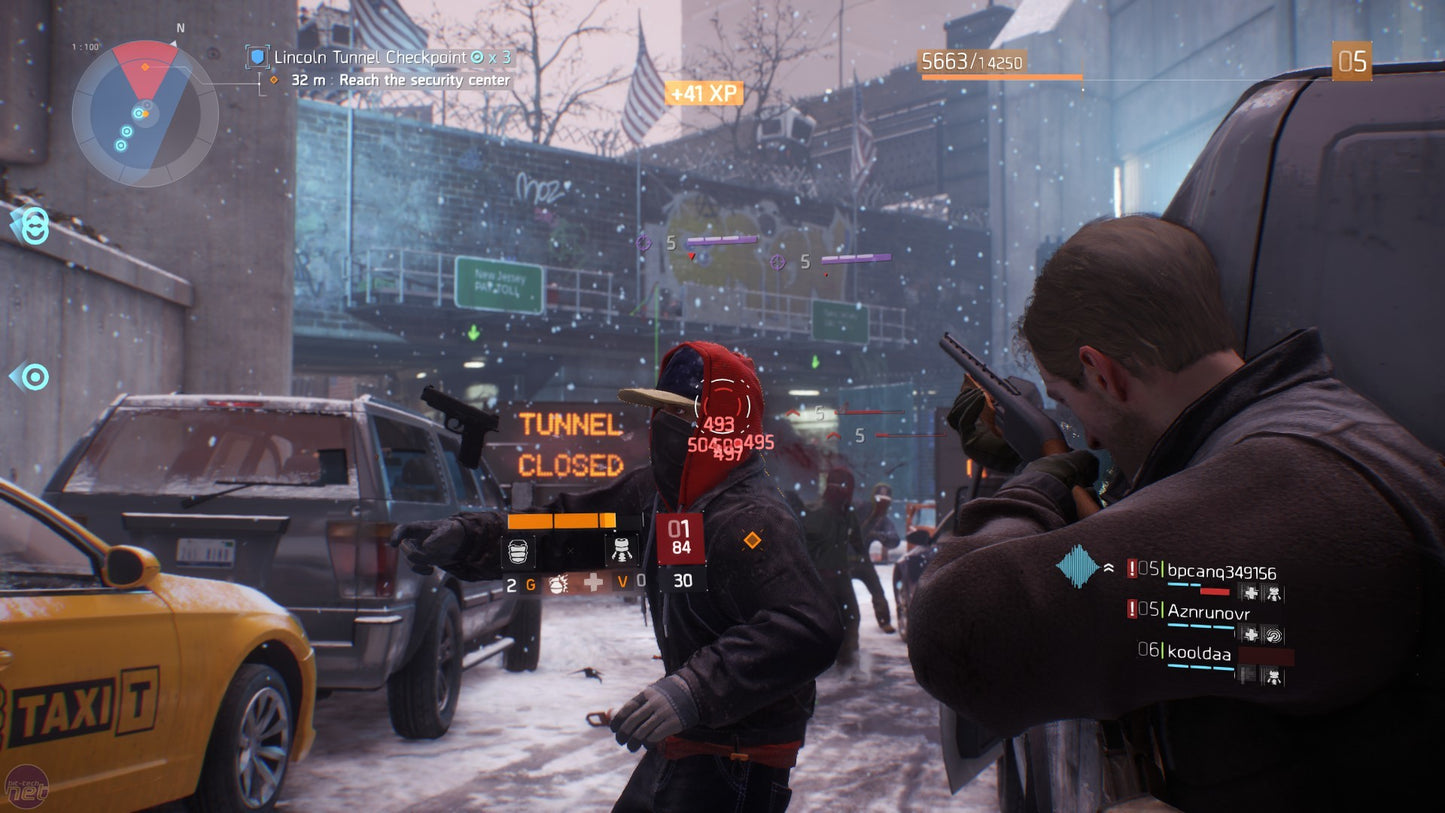Click the medkit cross icon in the HUD bar
Image resolution: width=1445 pixels, height=813 pixels.
point(593,583)
